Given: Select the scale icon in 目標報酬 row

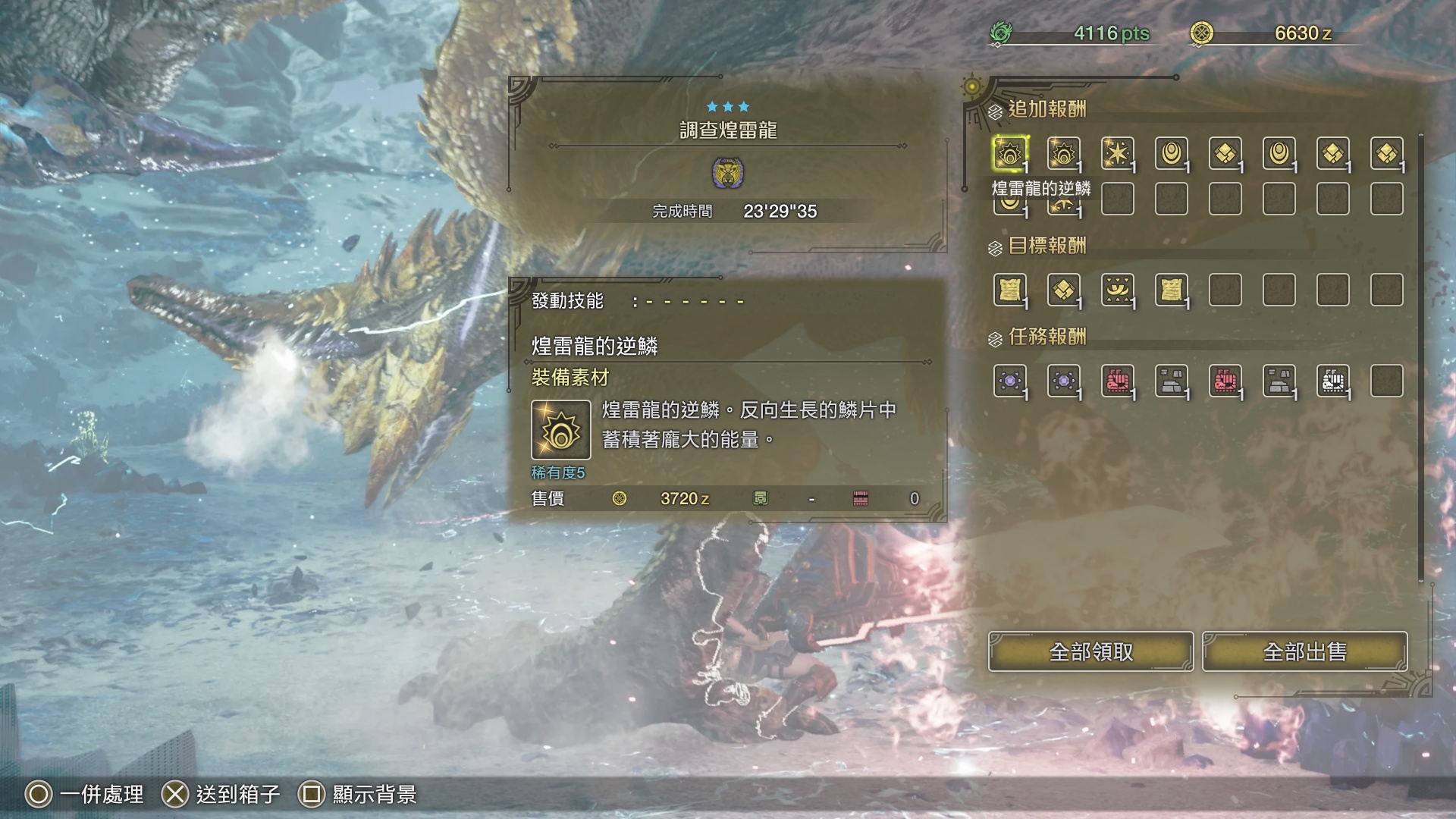Looking at the screenshot, I should tap(1063, 290).
